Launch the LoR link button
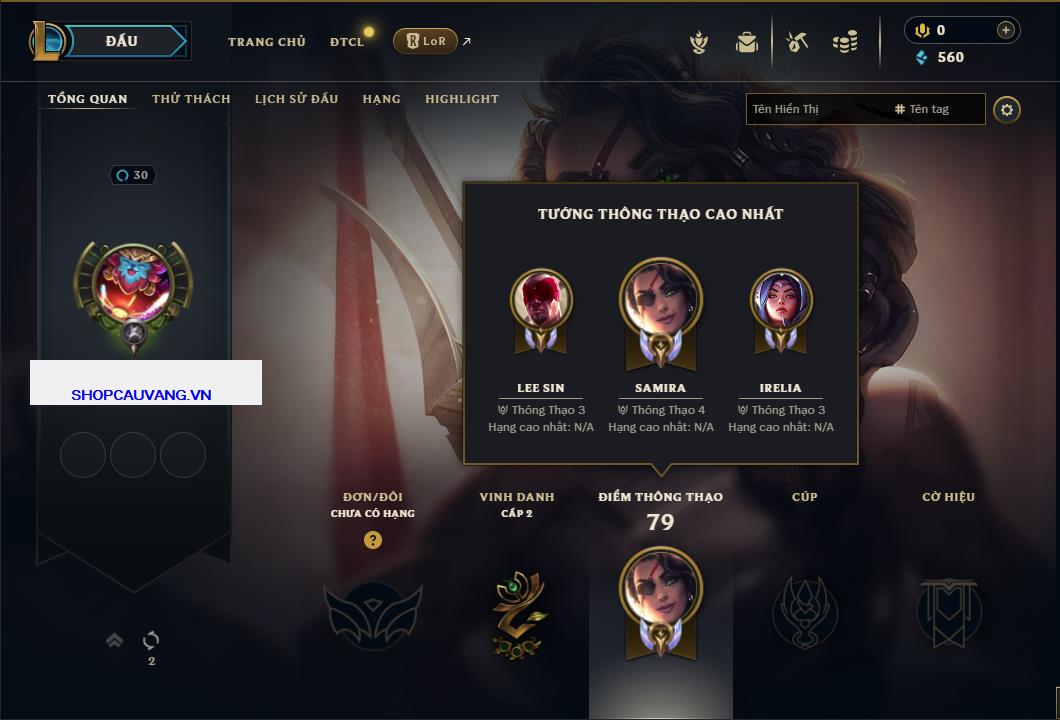The width and height of the screenshot is (1060, 720). (425, 41)
